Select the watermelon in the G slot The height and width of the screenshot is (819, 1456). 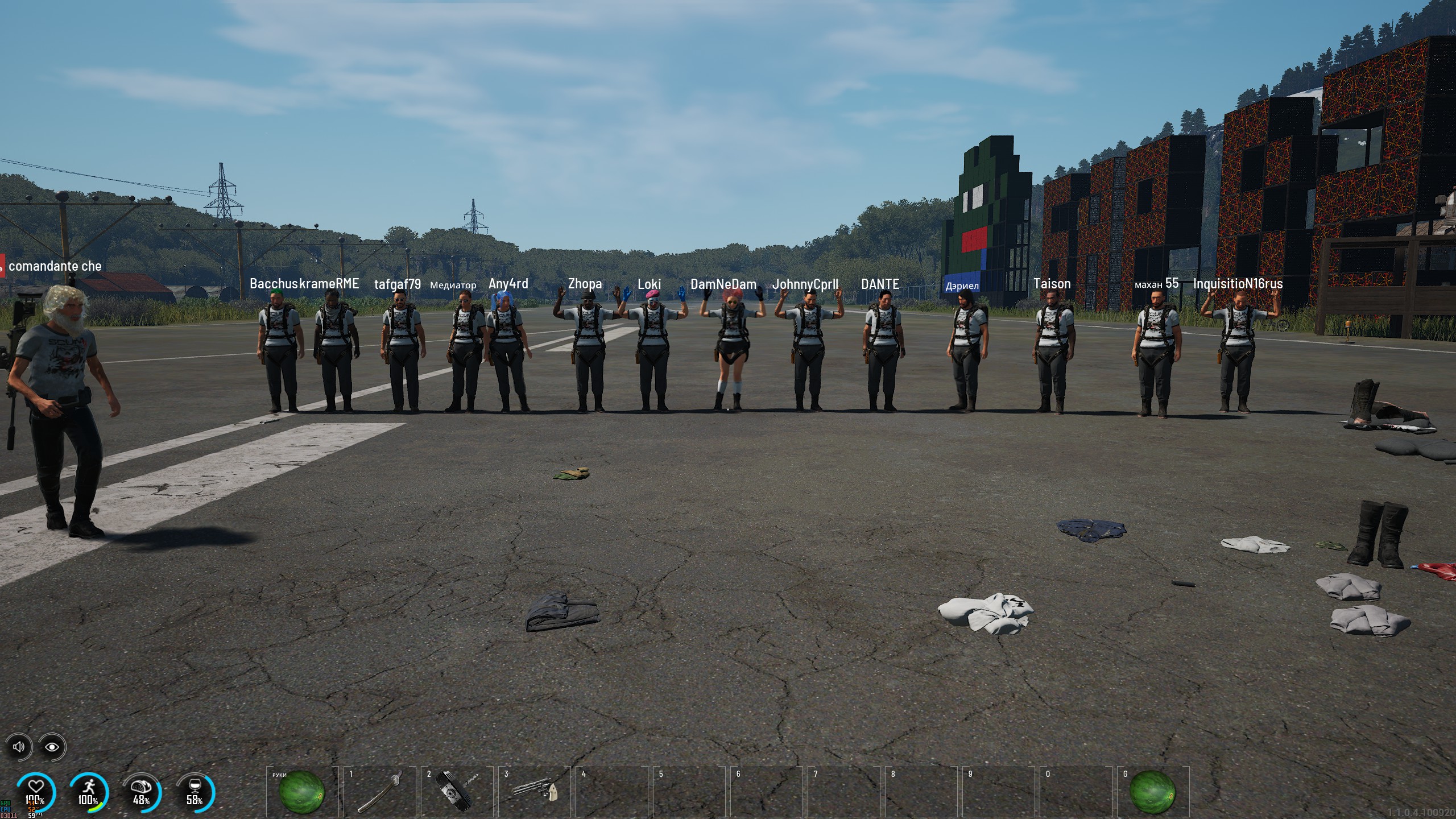click(x=1152, y=791)
